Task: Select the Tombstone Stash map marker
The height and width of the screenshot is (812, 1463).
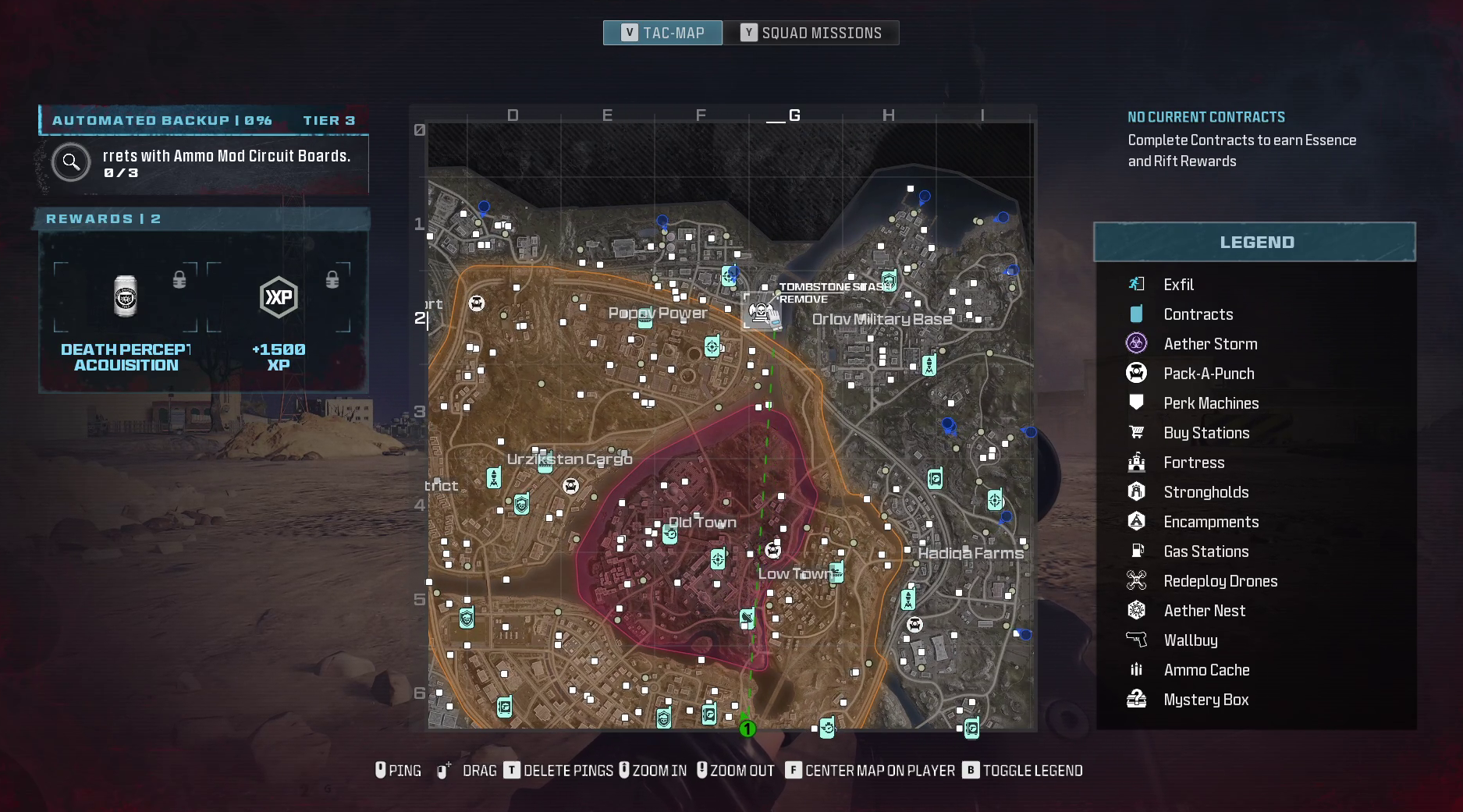Action: (x=761, y=312)
